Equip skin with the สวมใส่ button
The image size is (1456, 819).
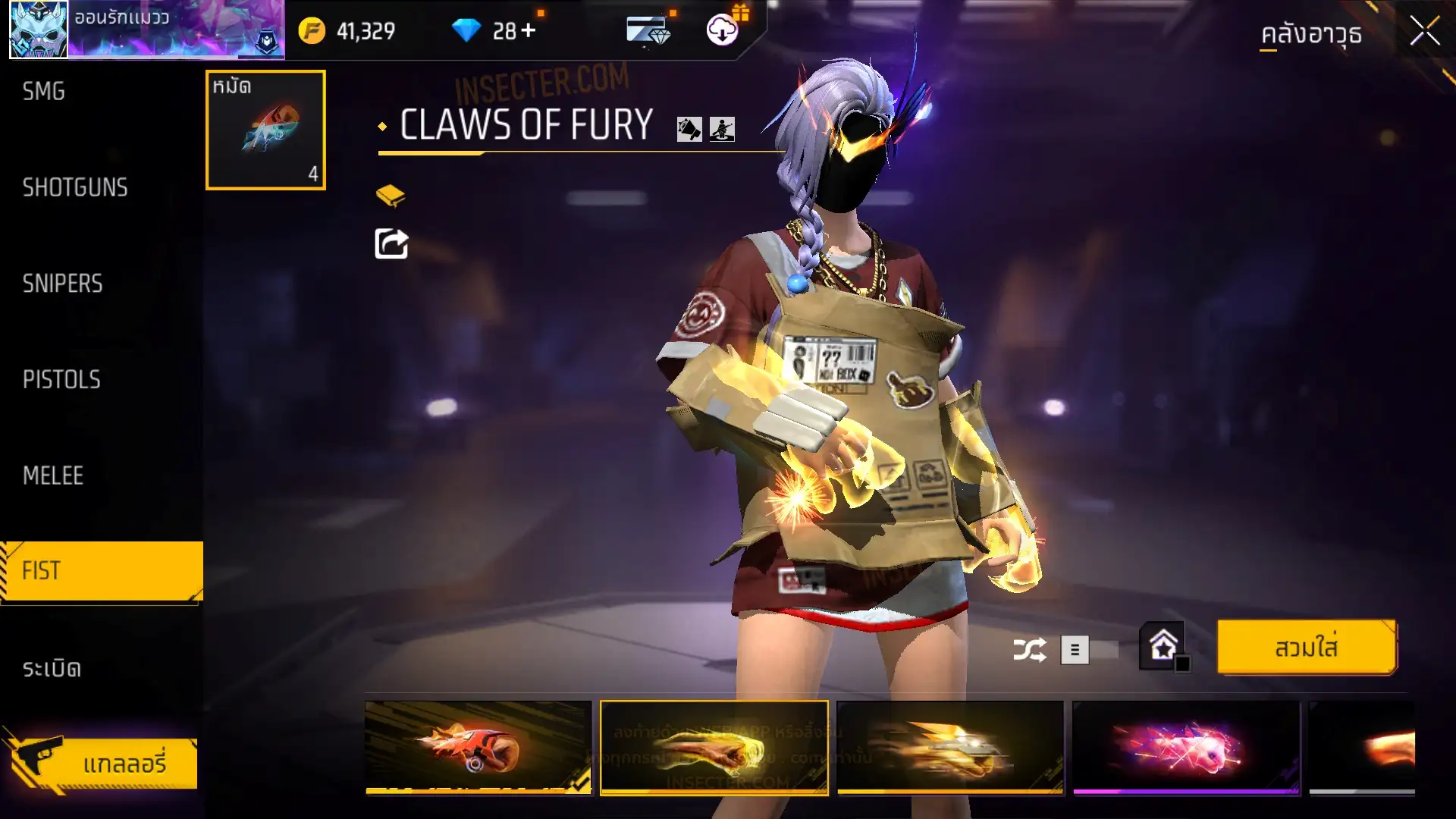coord(1306,648)
